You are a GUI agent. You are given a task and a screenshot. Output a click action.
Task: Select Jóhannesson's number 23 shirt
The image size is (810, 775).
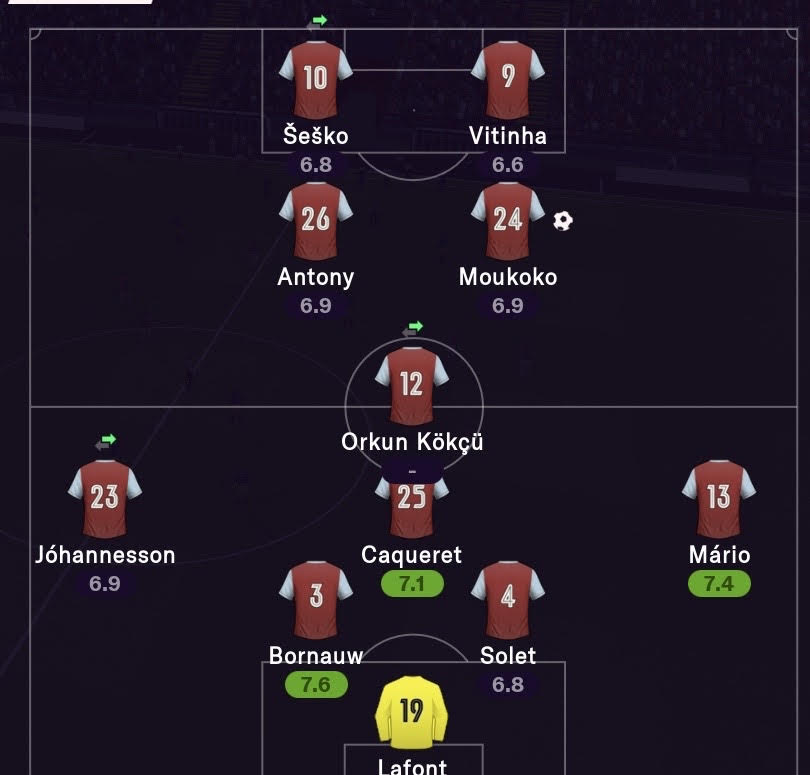[105, 498]
